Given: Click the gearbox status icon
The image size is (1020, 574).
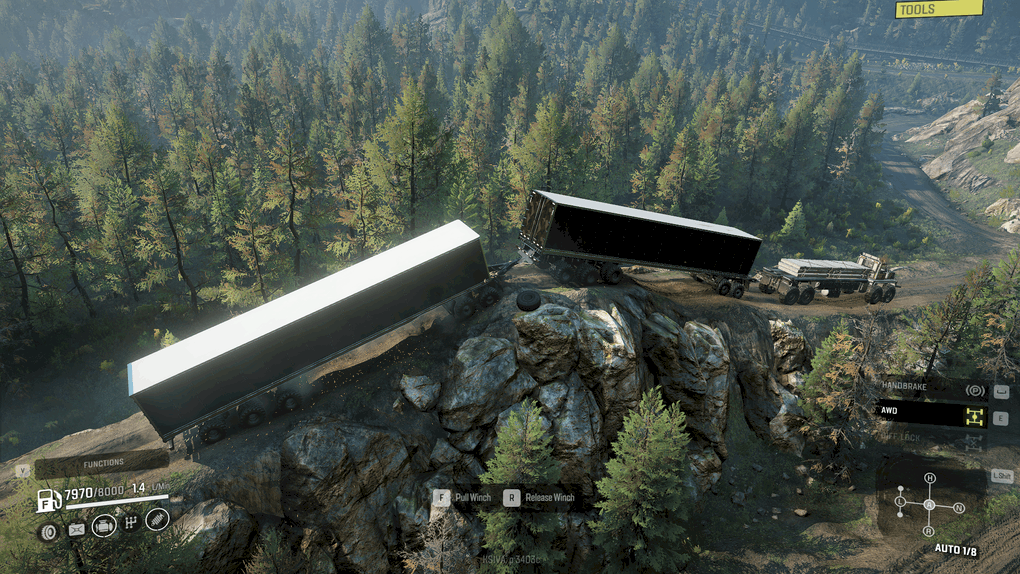Looking at the screenshot, I should point(130,523).
